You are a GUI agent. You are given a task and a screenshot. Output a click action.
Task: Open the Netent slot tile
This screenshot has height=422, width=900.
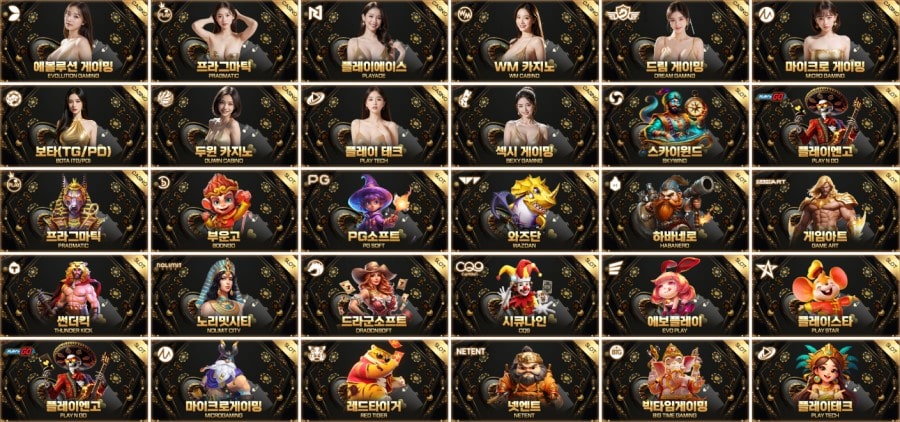[x=525, y=380]
